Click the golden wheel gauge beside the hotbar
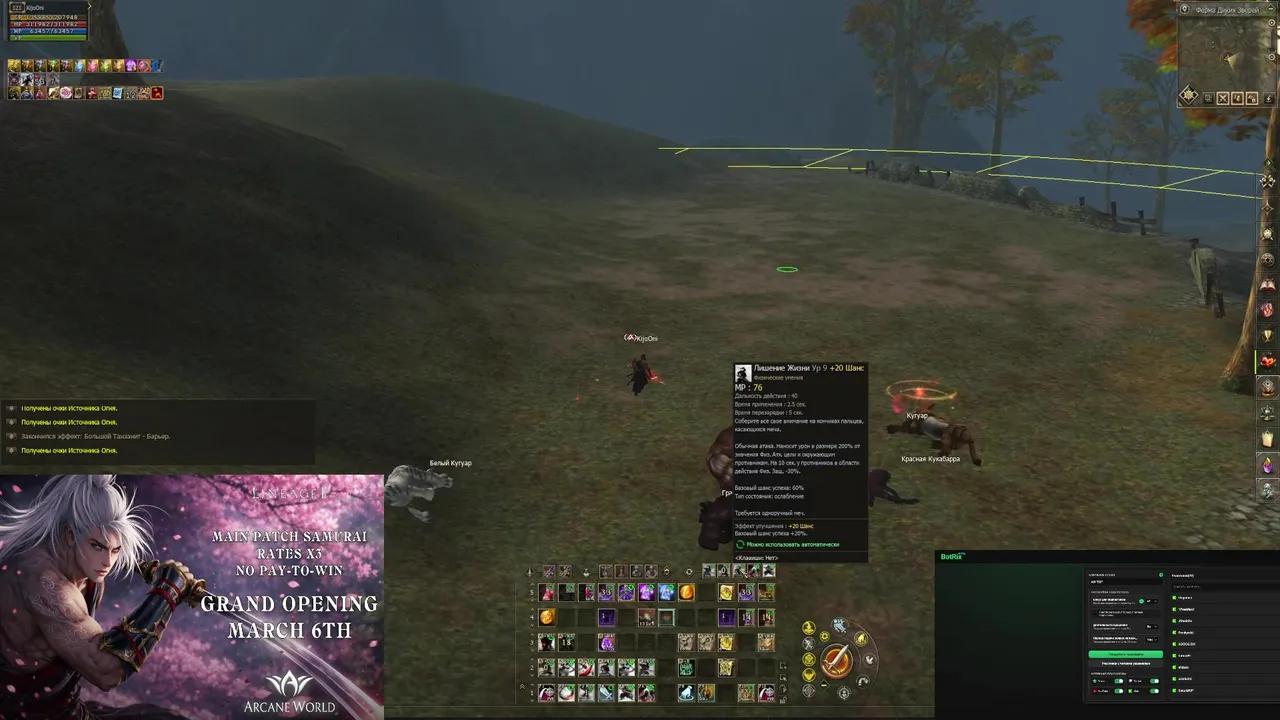 (838, 660)
